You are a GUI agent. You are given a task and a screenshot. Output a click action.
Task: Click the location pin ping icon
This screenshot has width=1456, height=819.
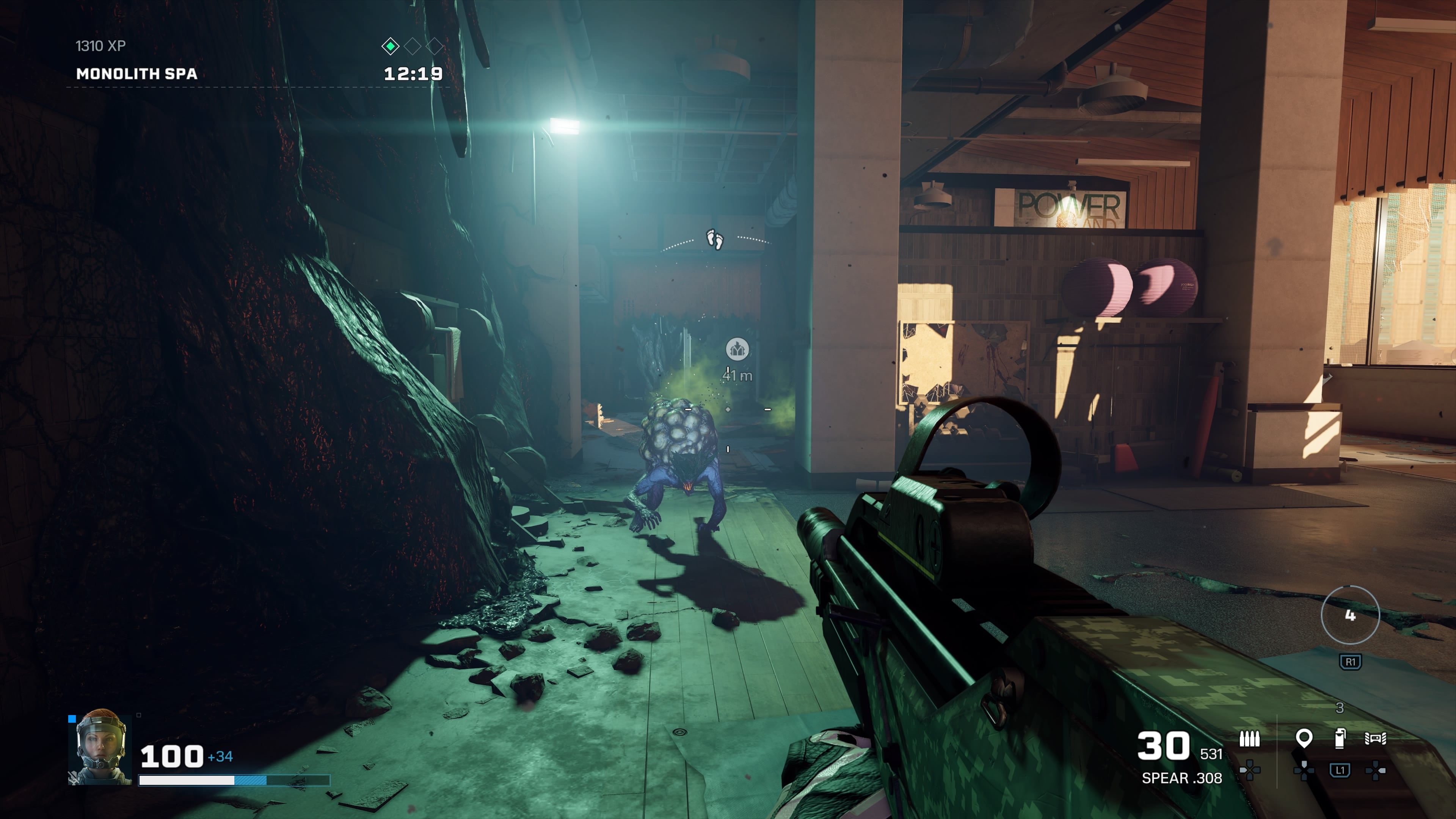[x=1304, y=738]
